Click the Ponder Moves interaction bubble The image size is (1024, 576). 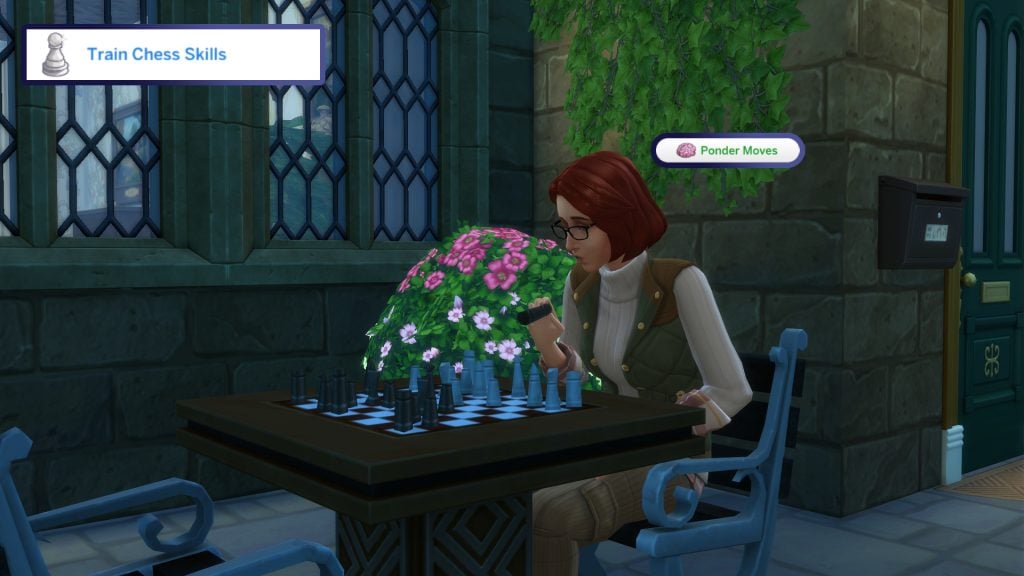point(728,150)
